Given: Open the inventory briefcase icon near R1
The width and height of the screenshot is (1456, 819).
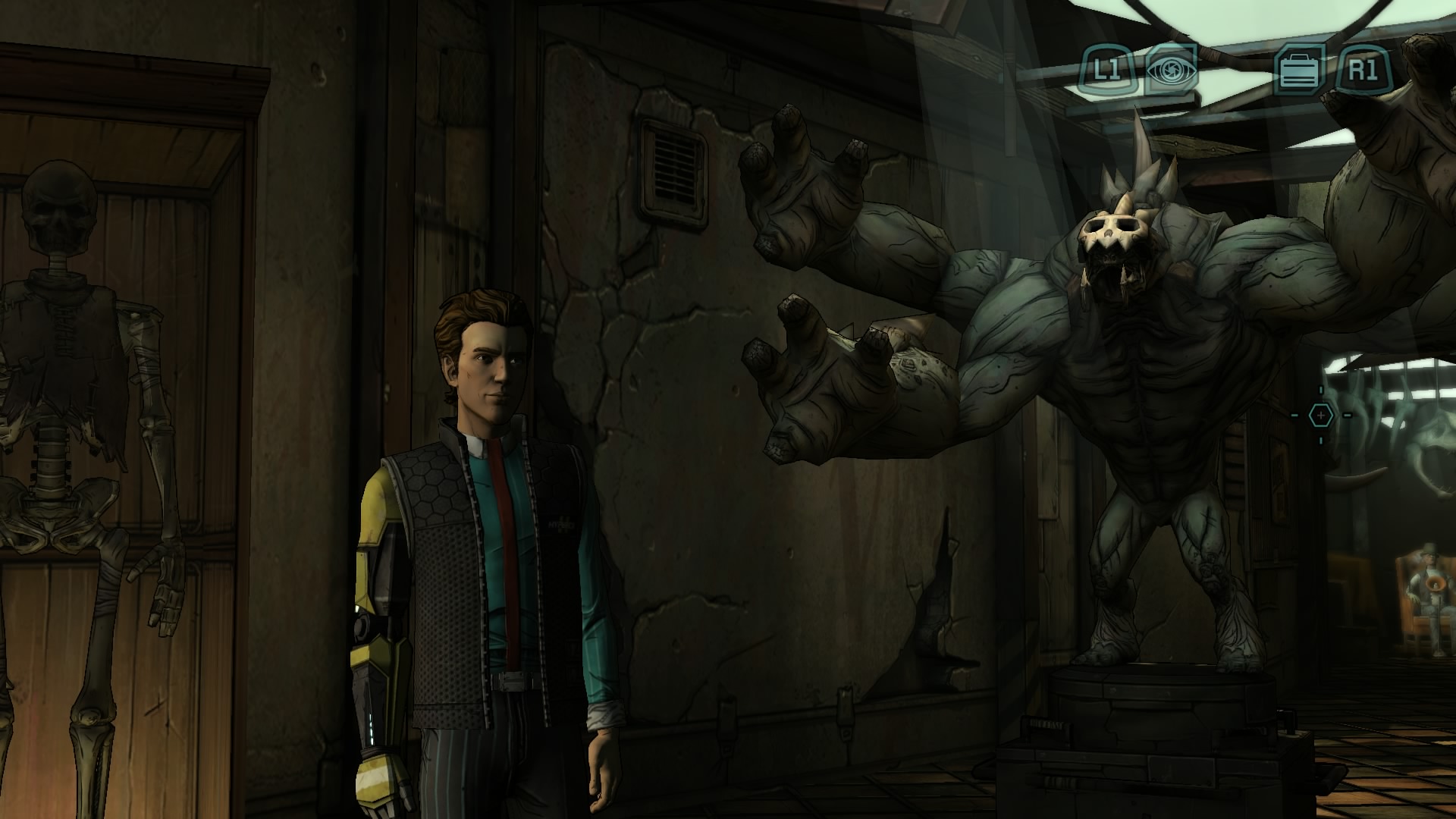Looking at the screenshot, I should (1299, 72).
